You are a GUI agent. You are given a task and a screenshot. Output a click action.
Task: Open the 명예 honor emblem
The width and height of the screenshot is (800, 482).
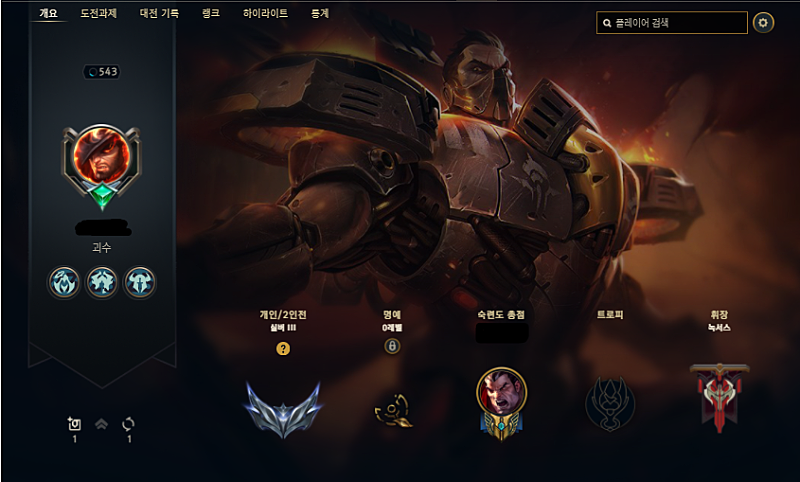click(x=392, y=410)
